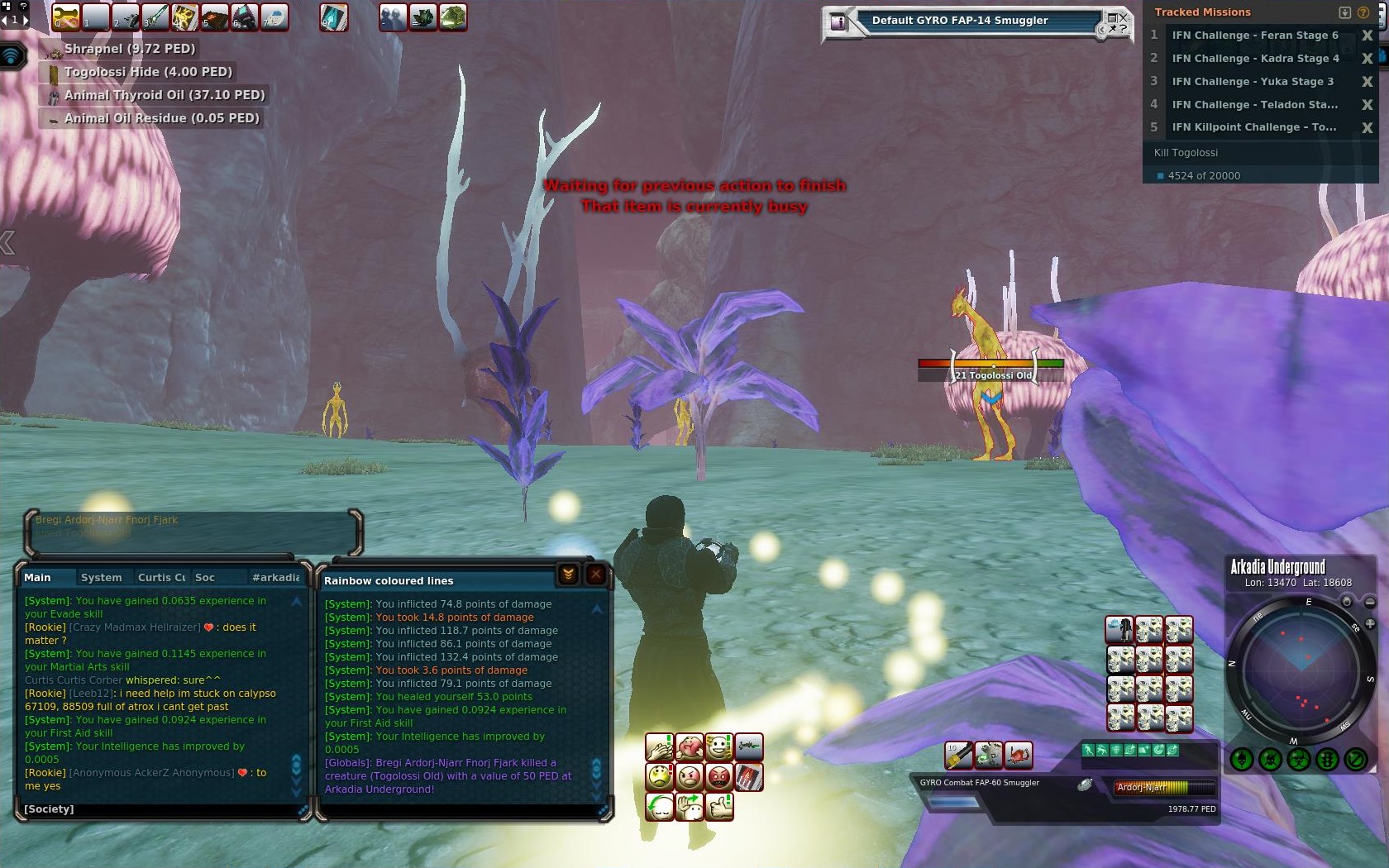Close the Rainbow coloured lines chat window
The width and height of the screenshot is (1389, 868).
[x=595, y=575]
